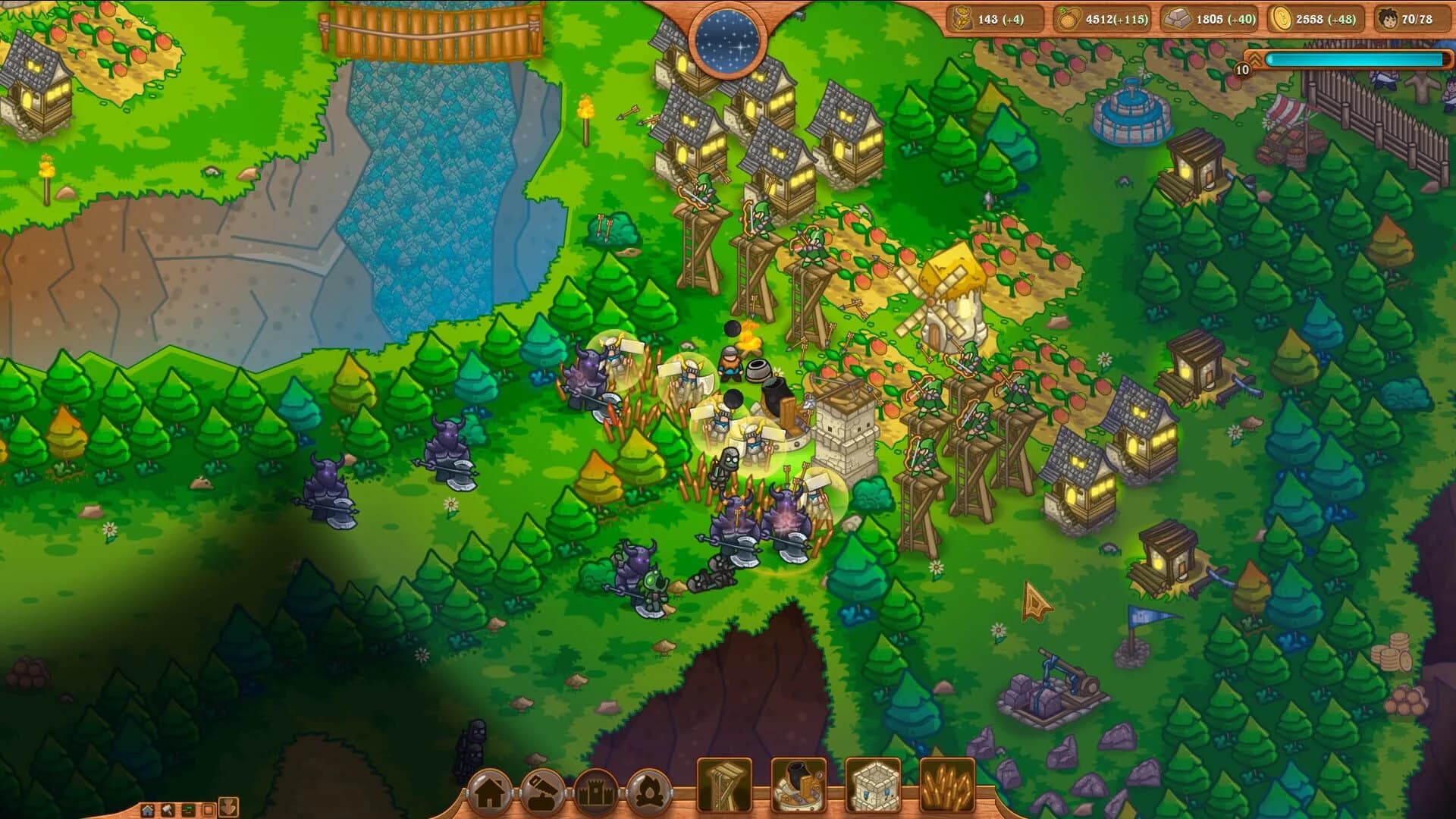This screenshot has height=819, width=1456.
Task: Select the hammer tool in the corner toolbar
Action: [x=167, y=810]
